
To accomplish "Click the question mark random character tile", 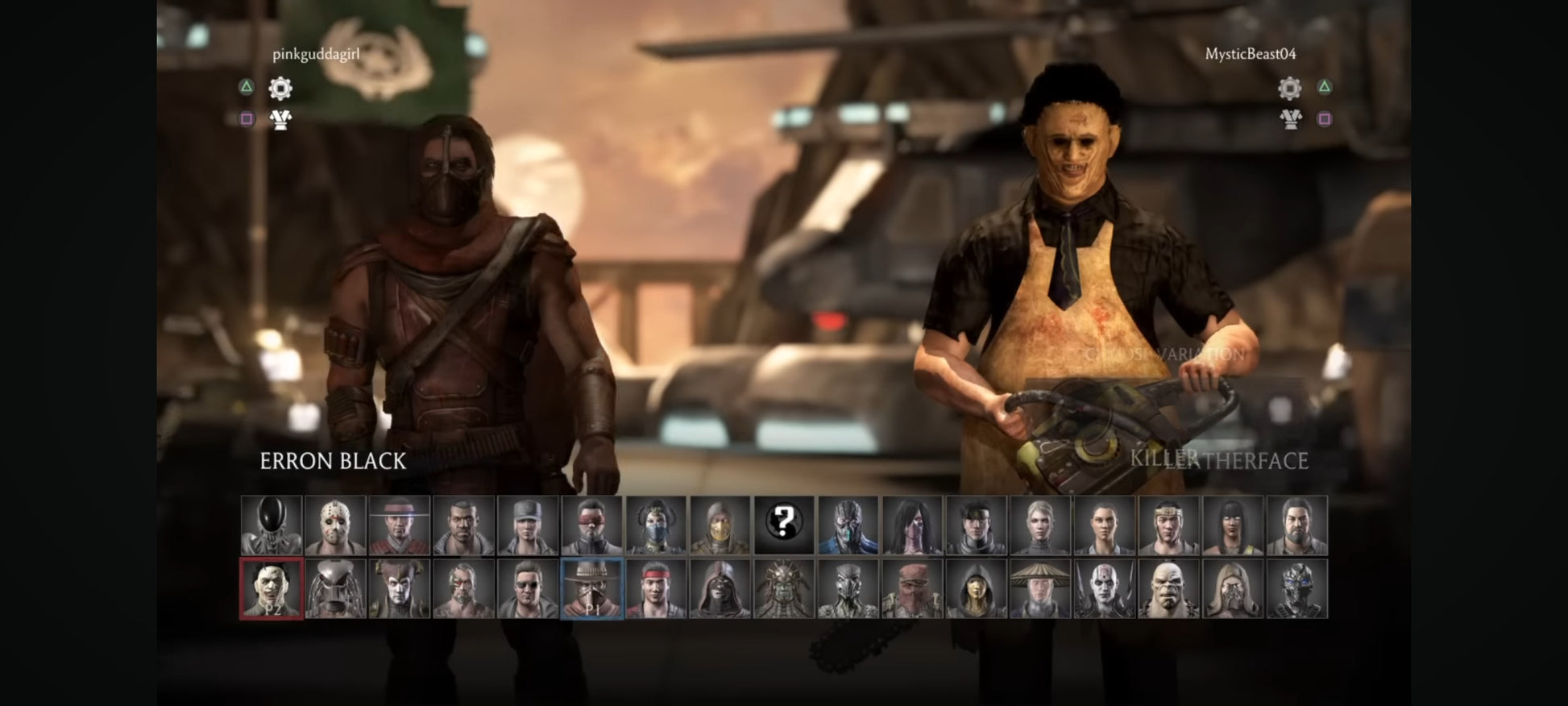I will (x=784, y=525).
